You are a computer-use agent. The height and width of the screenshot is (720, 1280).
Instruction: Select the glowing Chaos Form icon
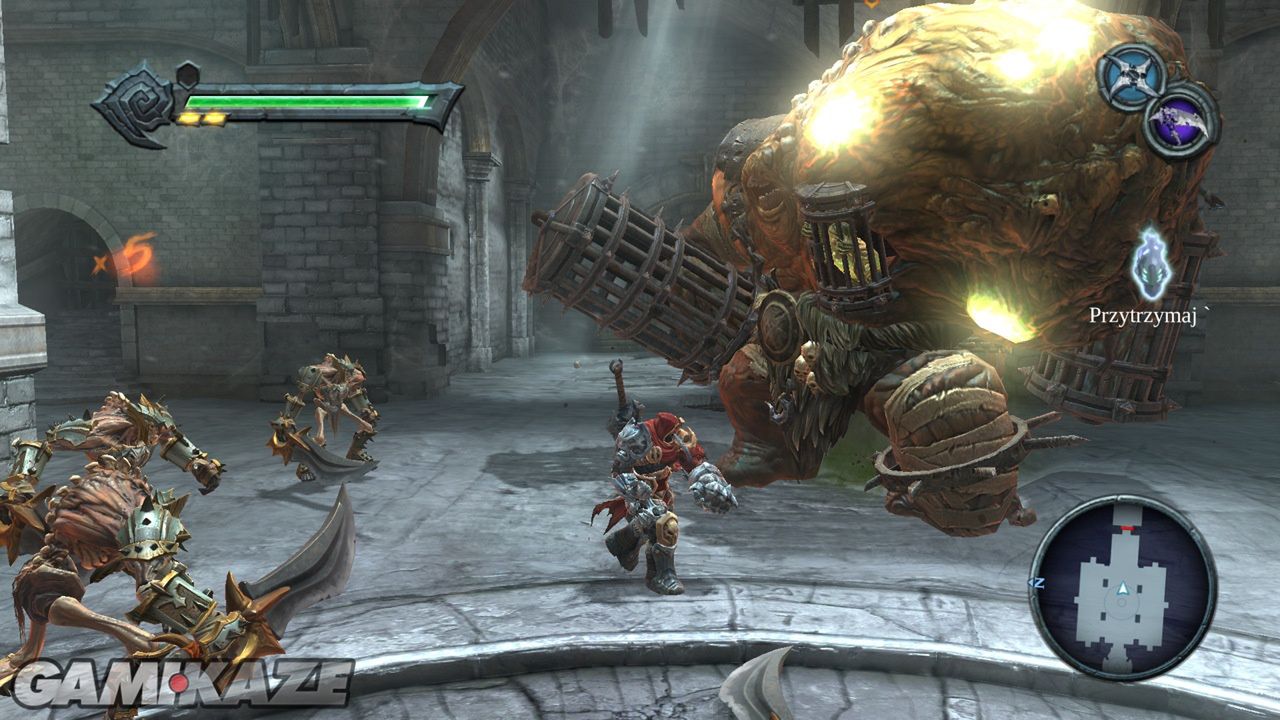[x=1152, y=264]
